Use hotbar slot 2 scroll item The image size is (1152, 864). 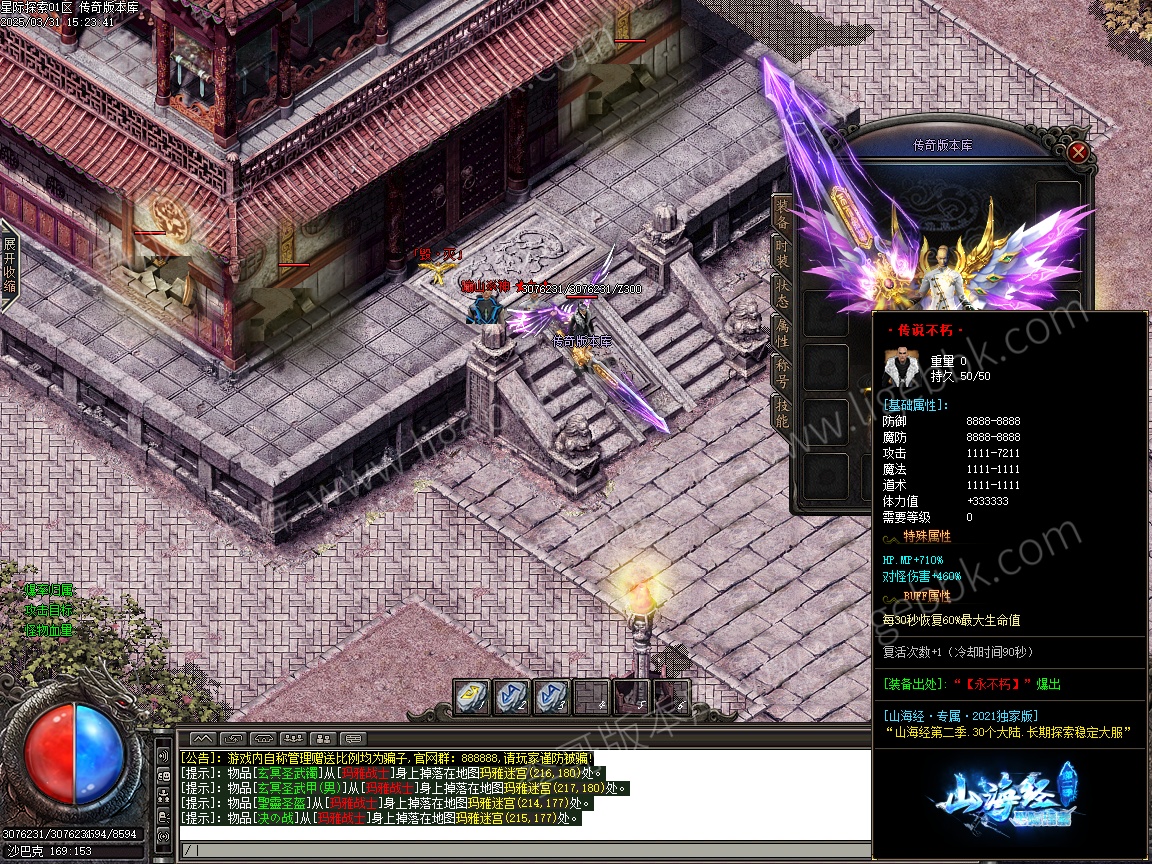point(511,696)
